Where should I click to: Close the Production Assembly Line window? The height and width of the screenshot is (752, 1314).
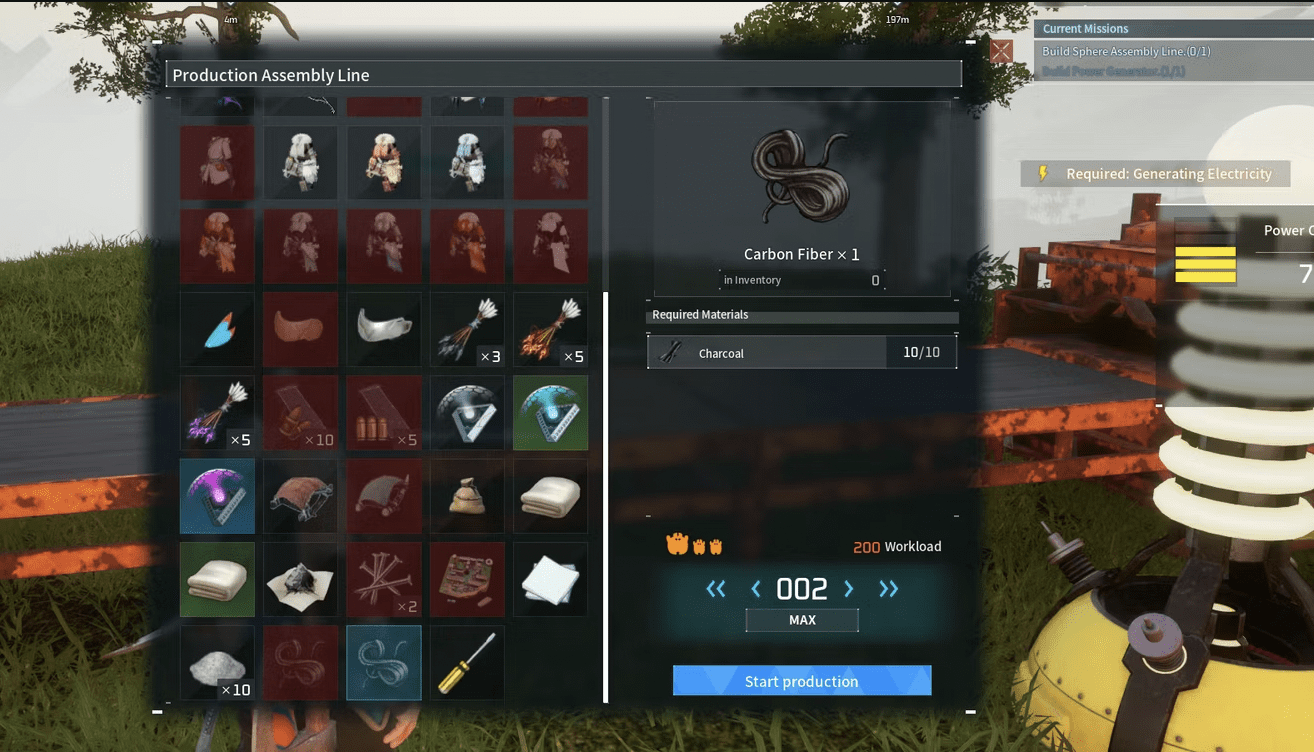point(1001,51)
